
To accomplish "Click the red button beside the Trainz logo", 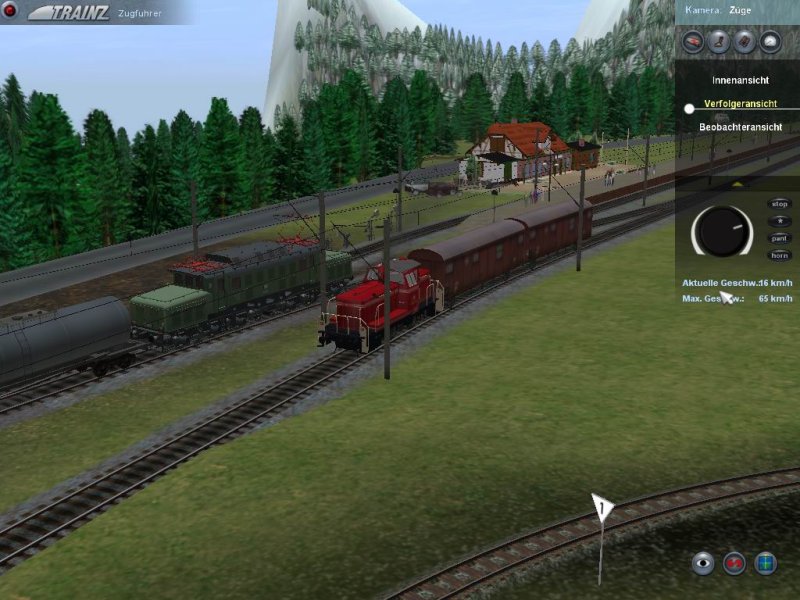I will (x=11, y=10).
